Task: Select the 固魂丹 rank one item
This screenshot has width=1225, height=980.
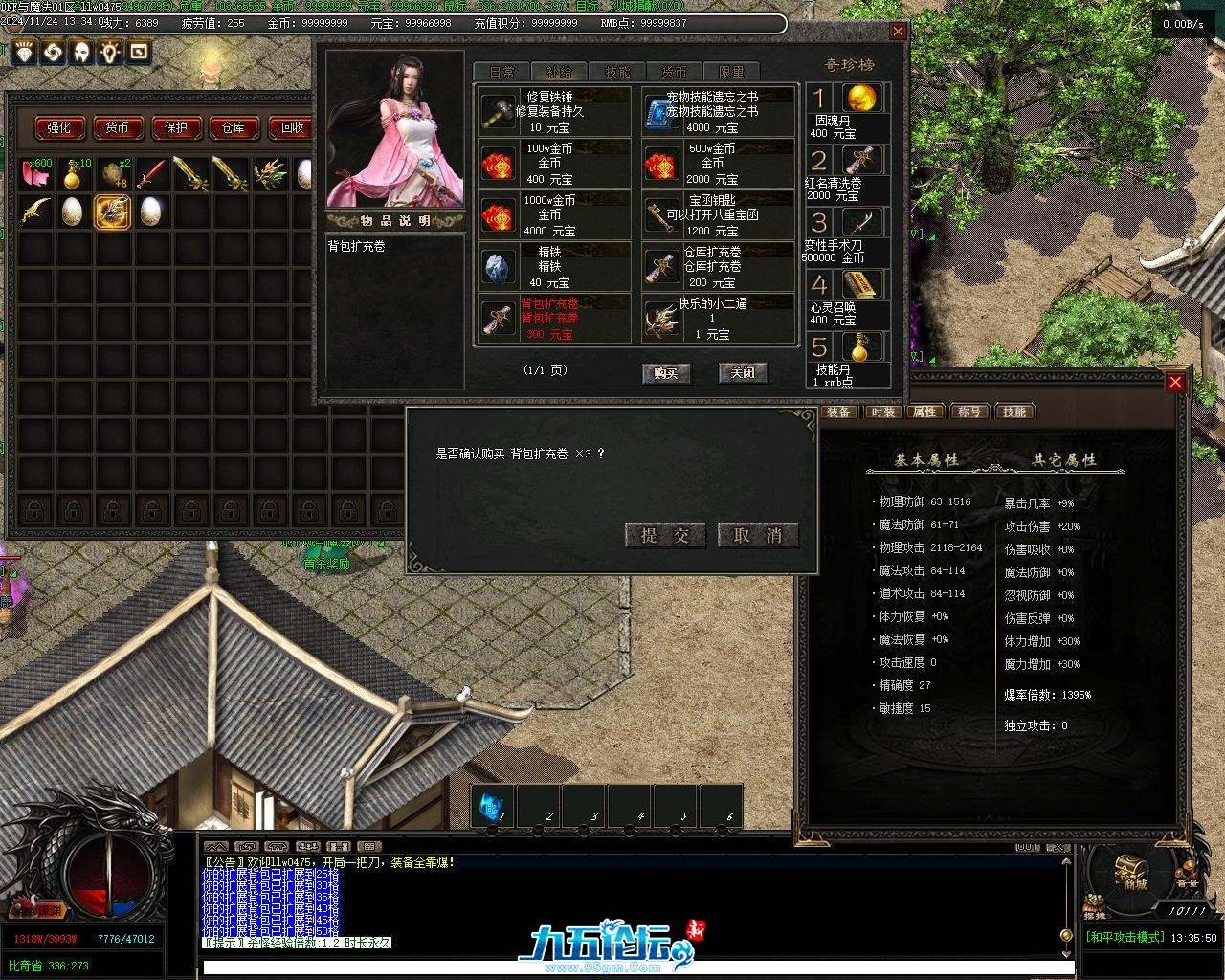Action: click(848, 109)
